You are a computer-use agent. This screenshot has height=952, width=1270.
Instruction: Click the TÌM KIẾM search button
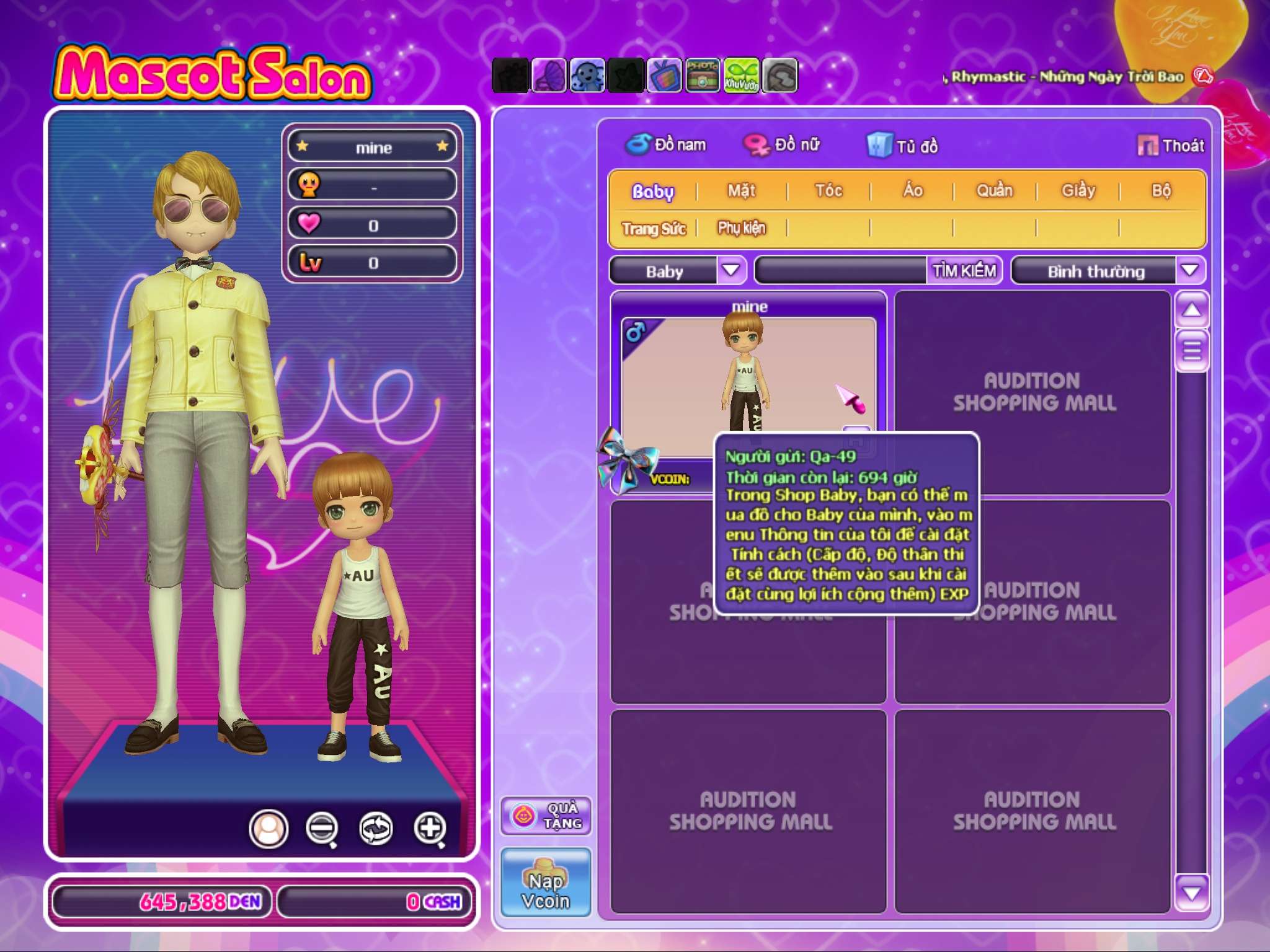click(964, 270)
